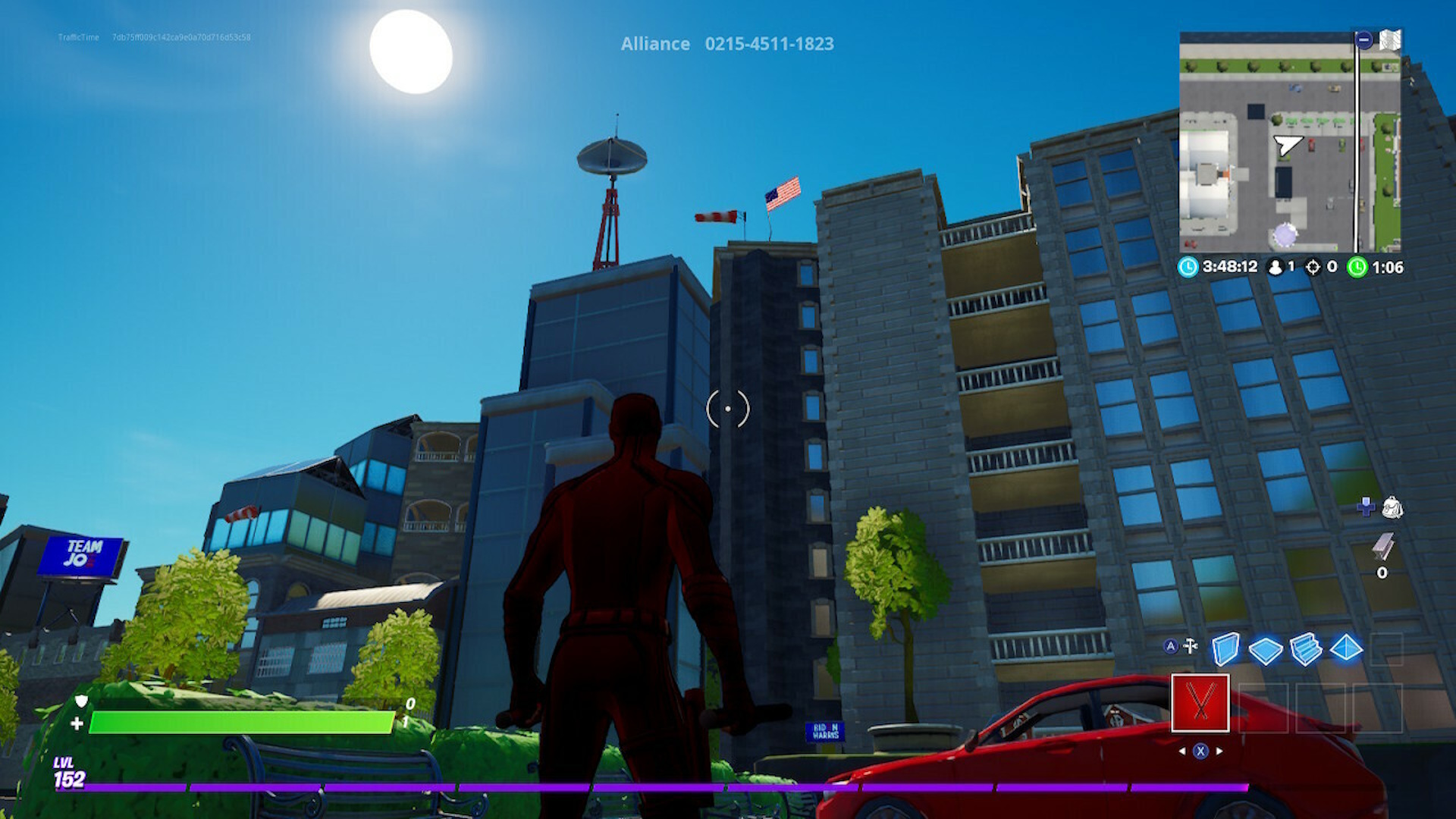Click the metal building material icon
Image resolution: width=1456 pixels, height=819 pixels.
point(1383,545)
